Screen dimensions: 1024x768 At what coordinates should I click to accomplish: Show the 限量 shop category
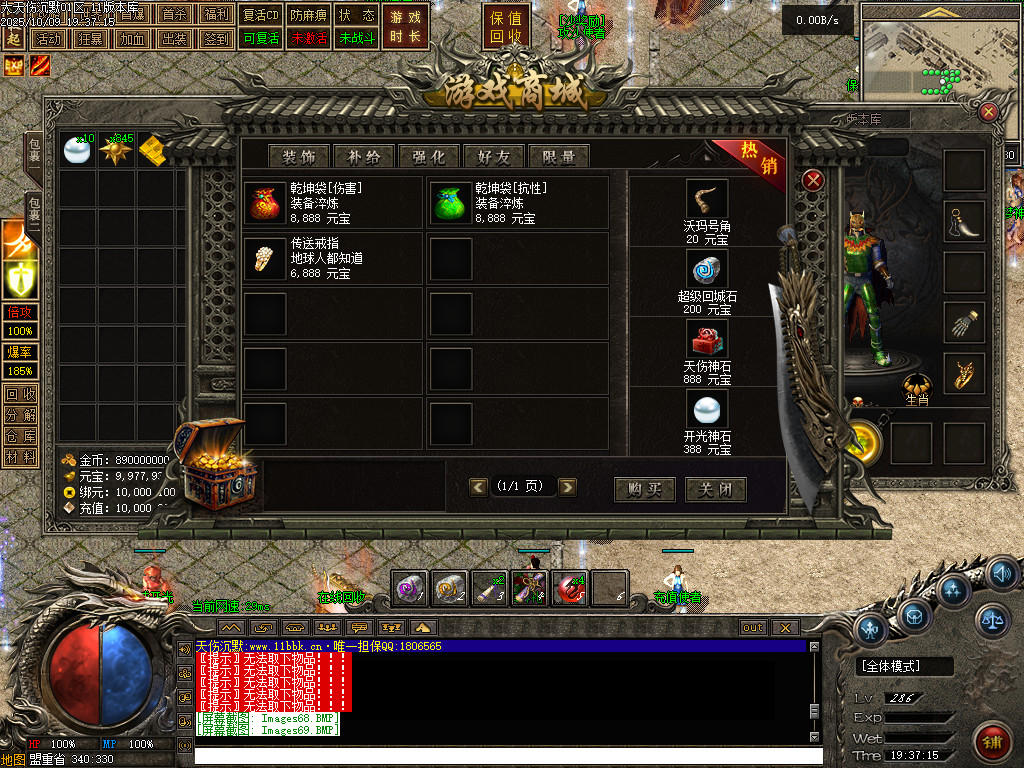[x=559, y=156]
